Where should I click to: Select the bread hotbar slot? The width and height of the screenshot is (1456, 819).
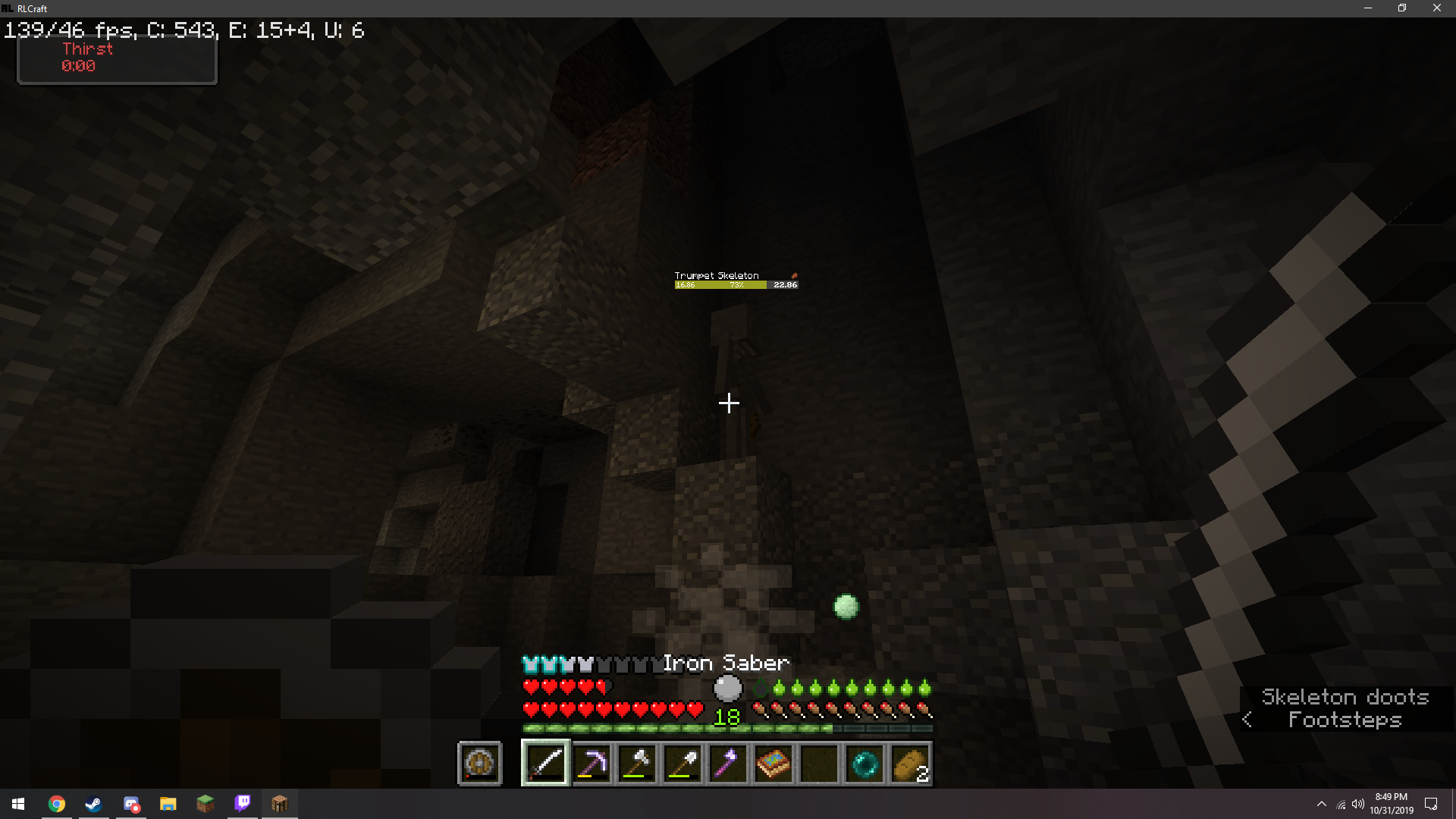coord(910,764)
